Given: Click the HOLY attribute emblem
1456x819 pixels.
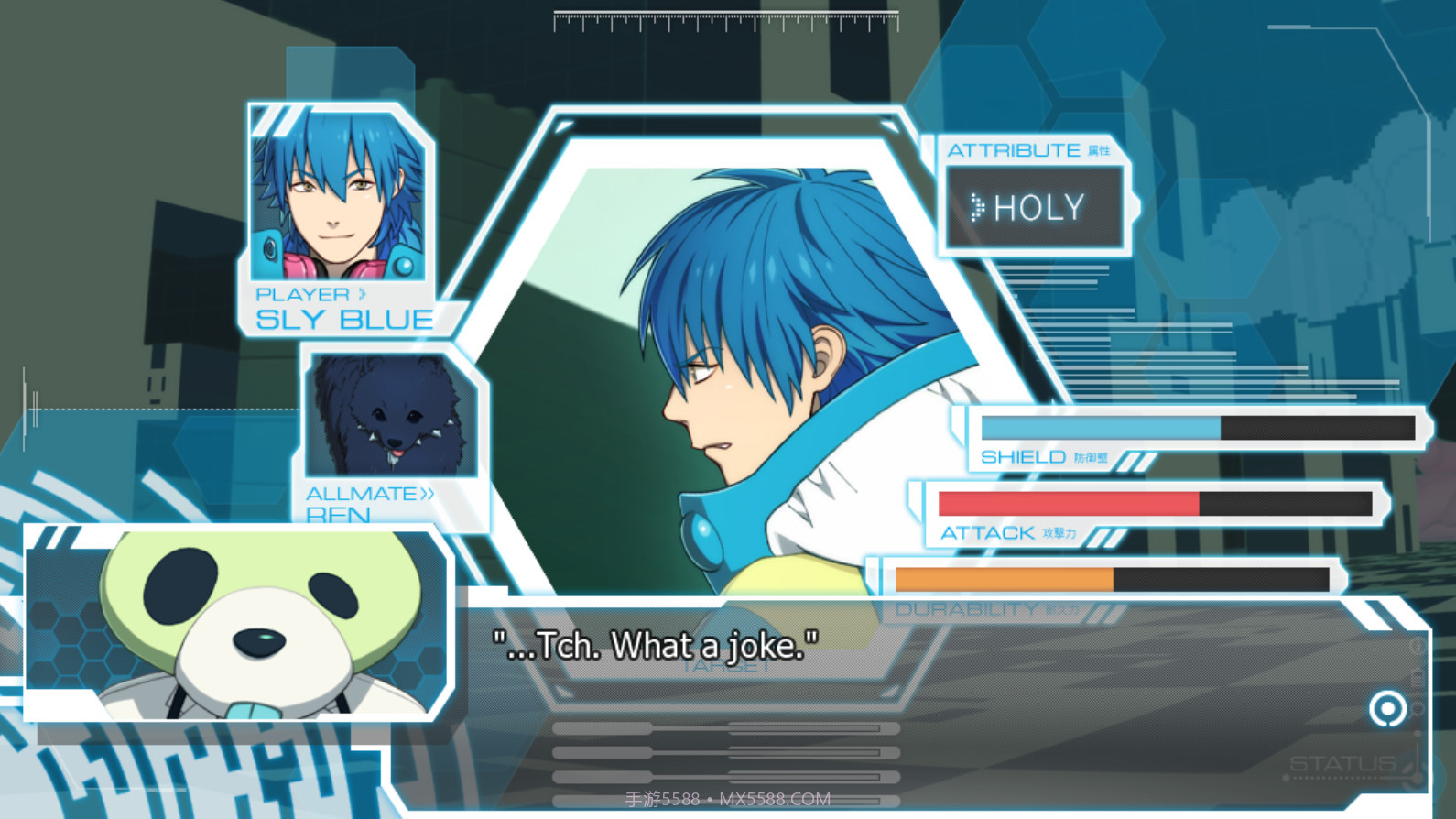Looking at the screenshot, I should click(x=1034, y=204).
